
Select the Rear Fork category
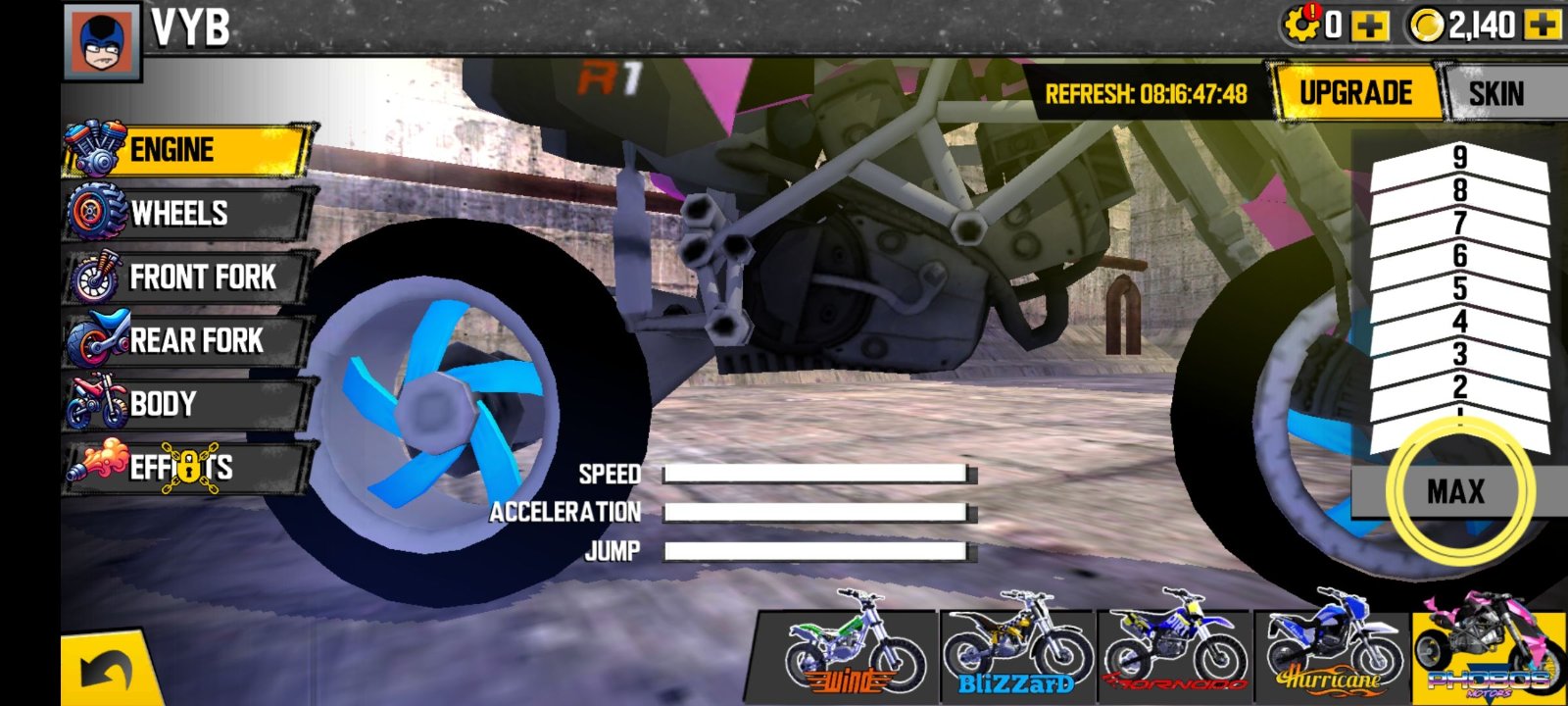(186, 340)
